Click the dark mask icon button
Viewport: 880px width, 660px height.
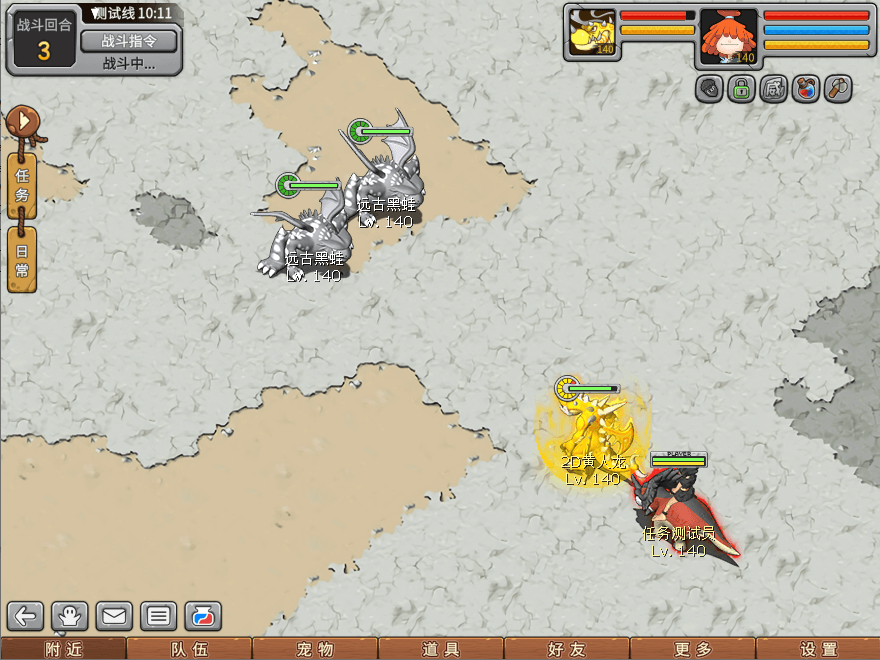pos(709,89)
